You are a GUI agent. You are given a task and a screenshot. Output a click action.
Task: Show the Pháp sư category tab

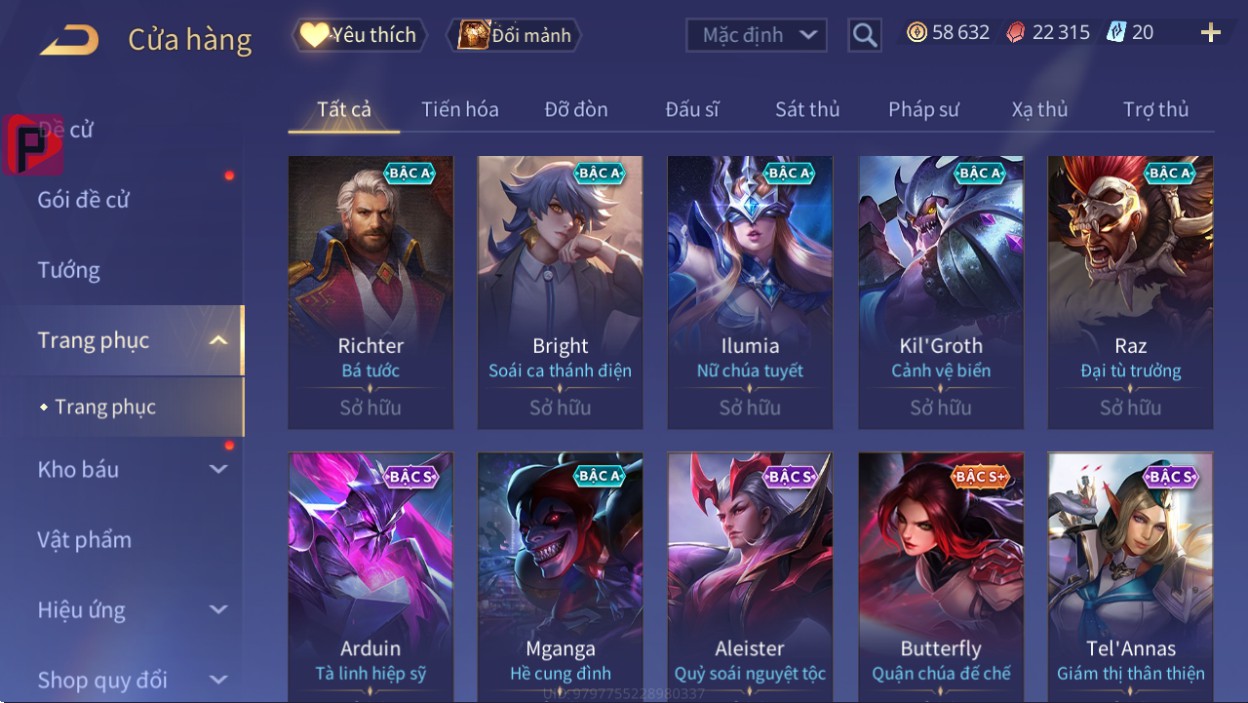coord(923,110)
